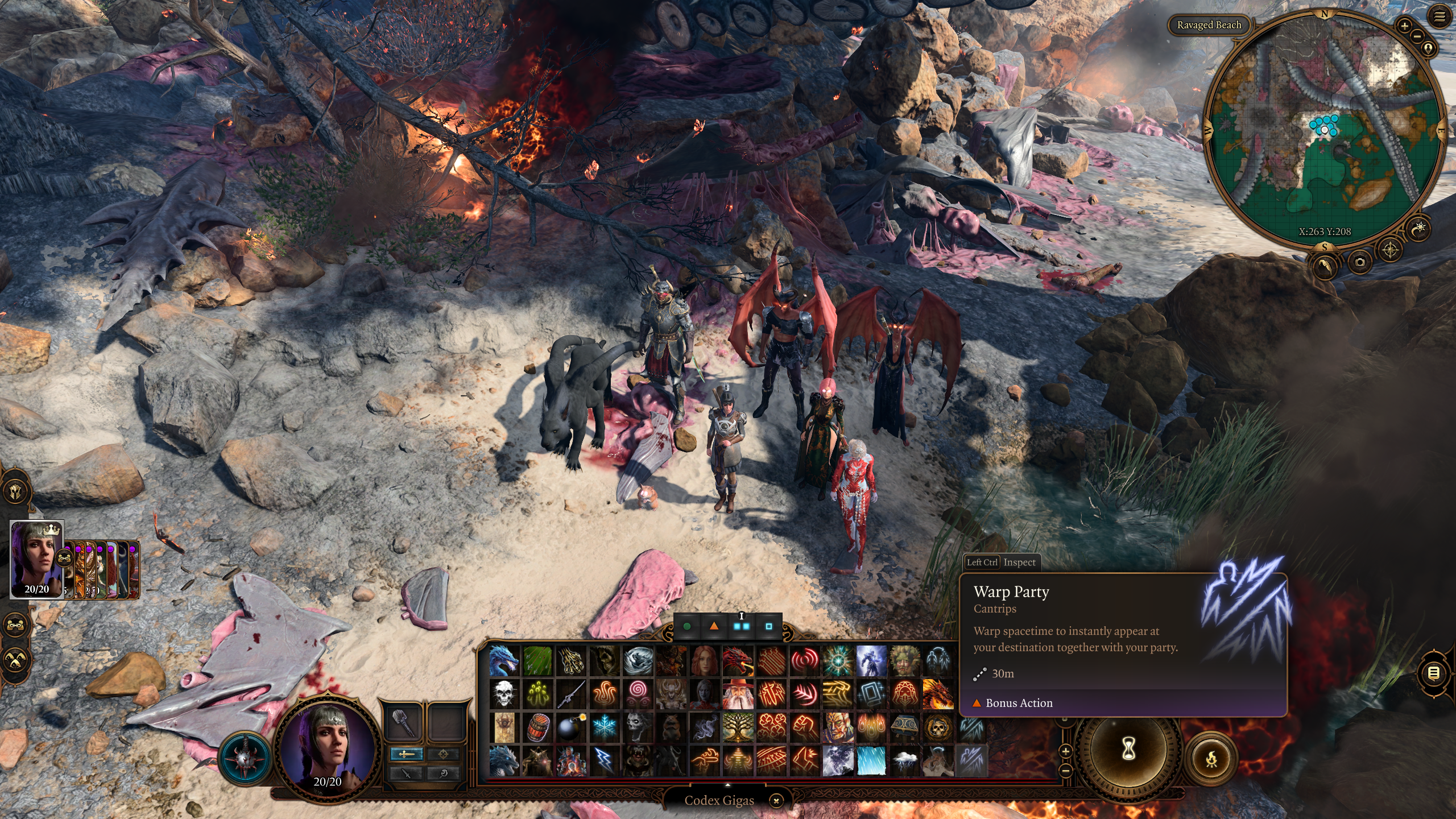Cast the blue snowflake spell
The height and width of the screenshot is (819, 1456).
604,727
